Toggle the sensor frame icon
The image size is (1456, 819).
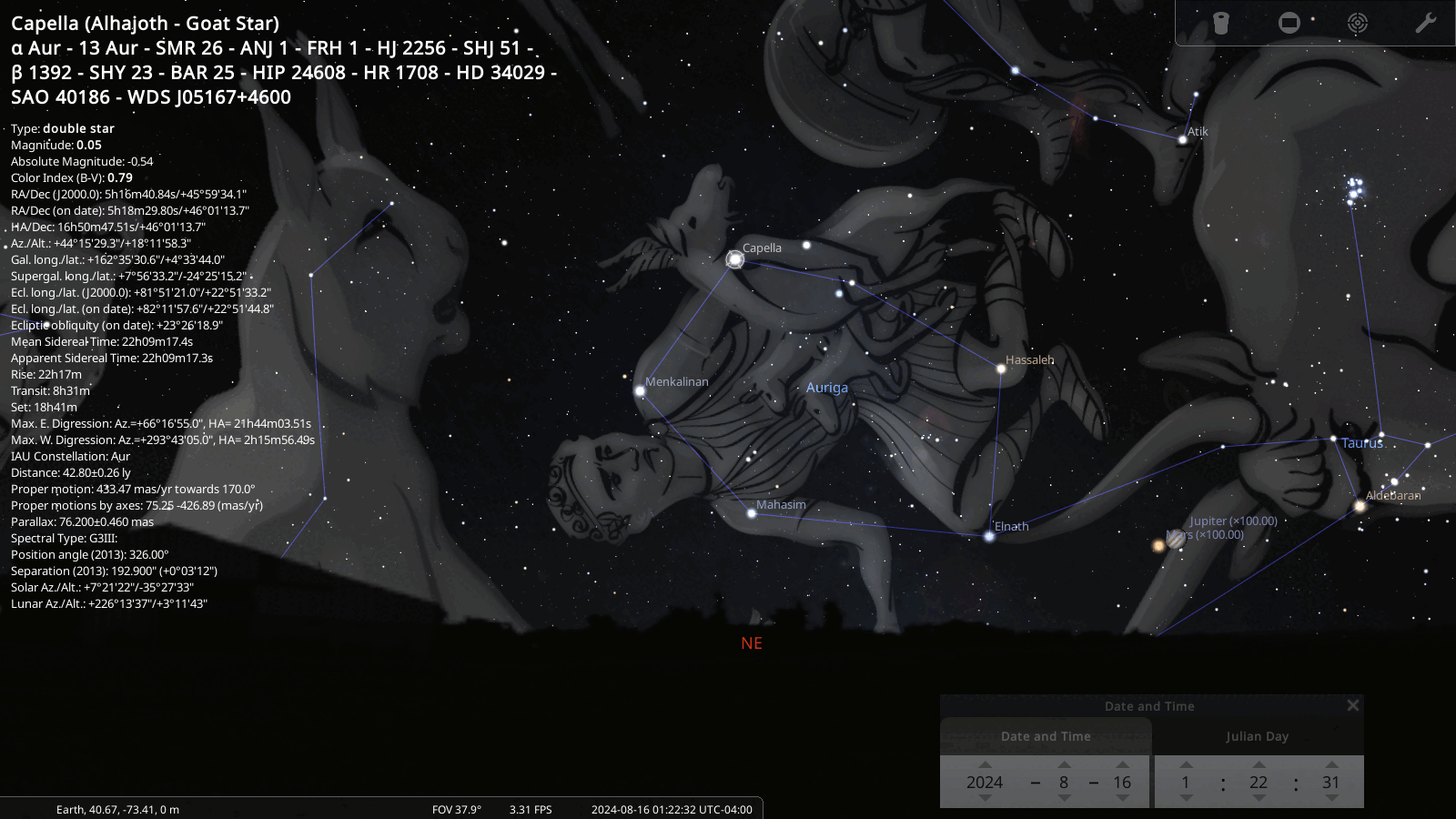tap(1289, 23)
